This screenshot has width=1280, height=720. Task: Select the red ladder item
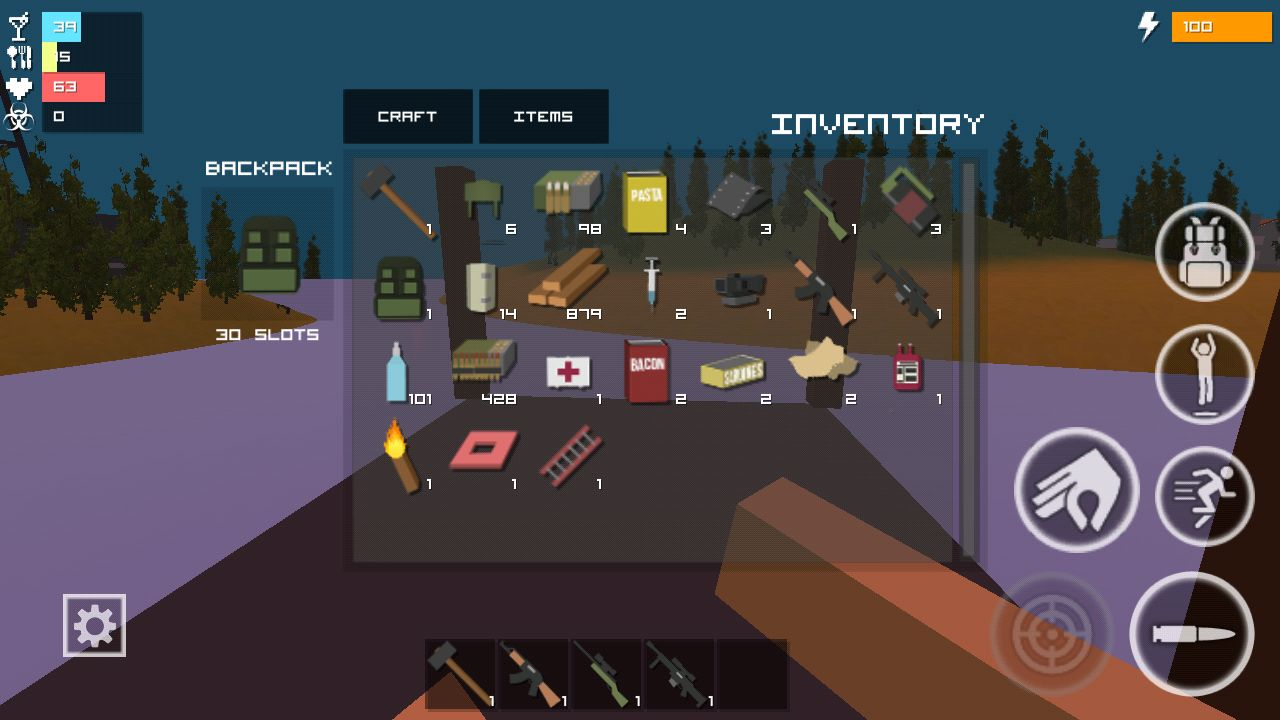click(x=570, y=455)
